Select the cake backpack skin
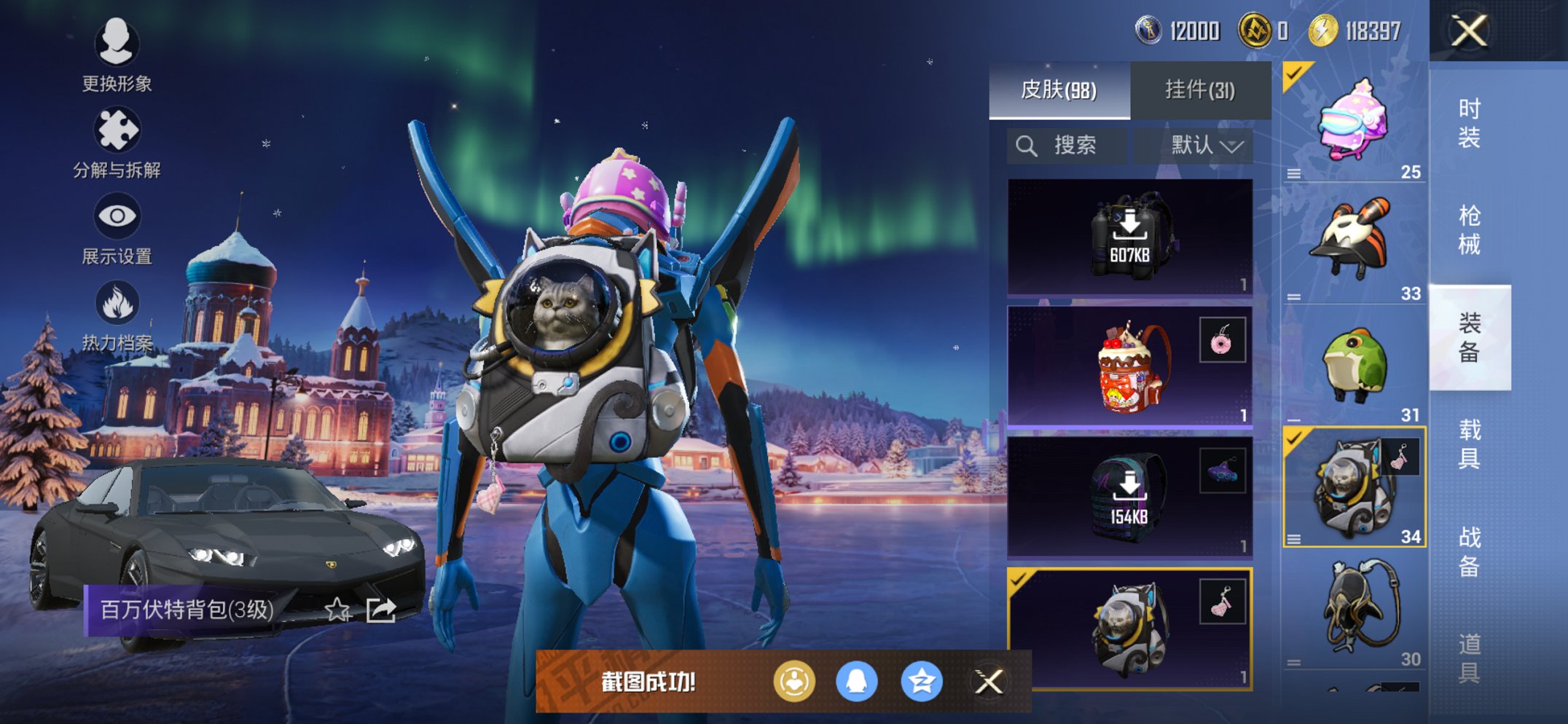1568x724 pixels. tap(1129, 366)
